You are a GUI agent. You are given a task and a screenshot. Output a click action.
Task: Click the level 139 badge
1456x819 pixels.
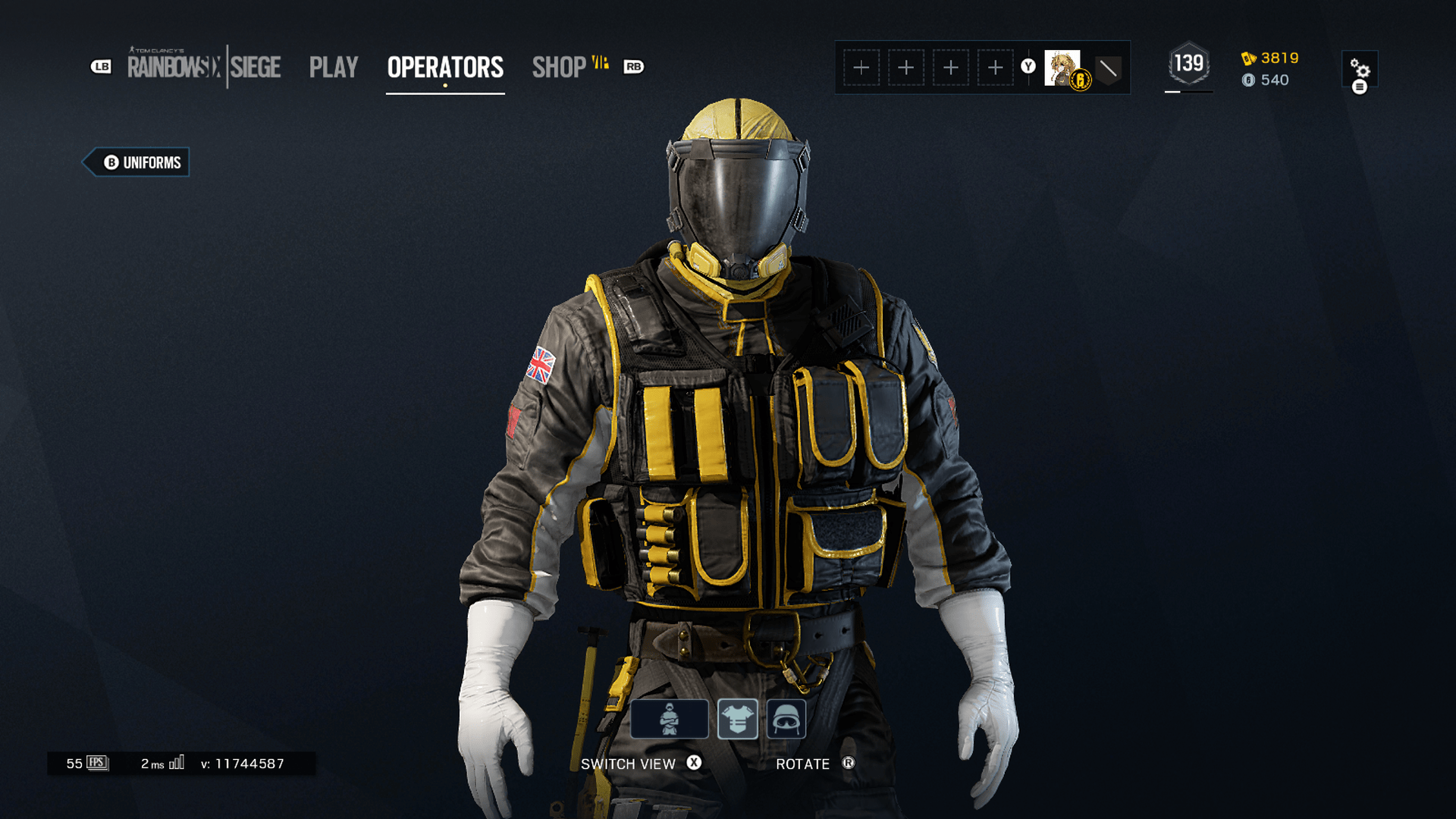tap(1188, 64)
